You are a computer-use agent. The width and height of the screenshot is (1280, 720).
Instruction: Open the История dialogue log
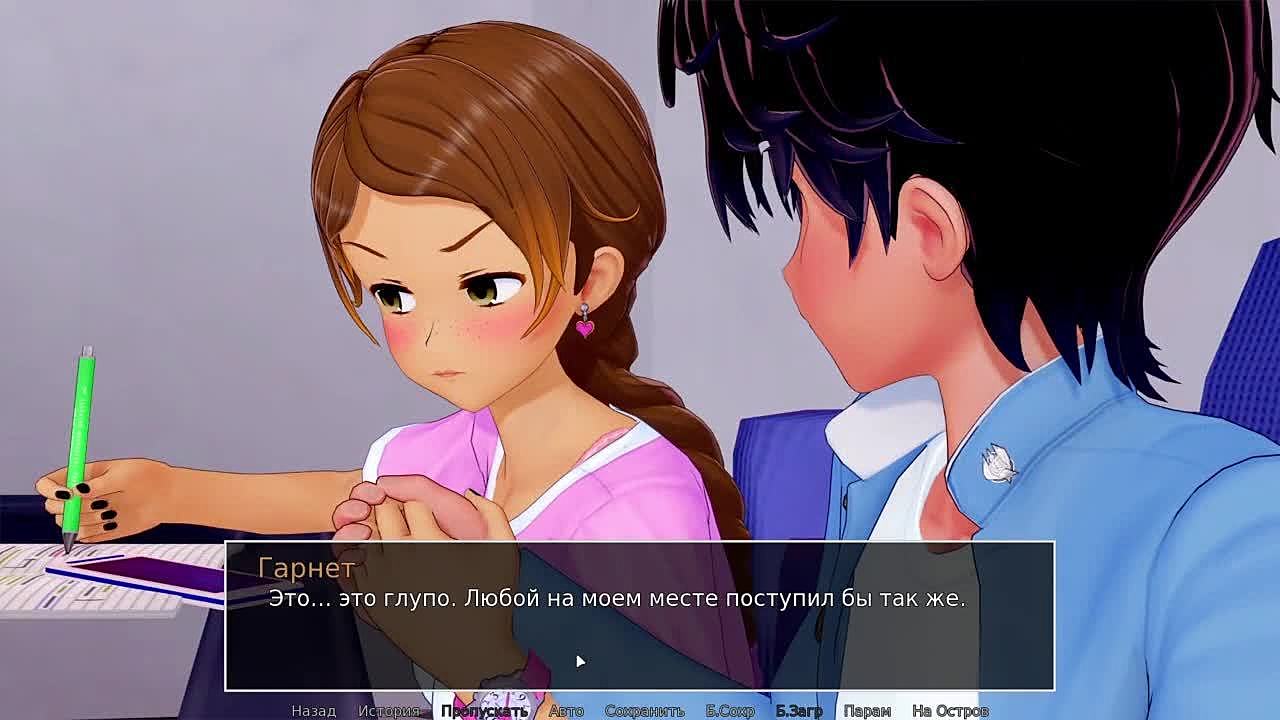[x=388, y=711]
